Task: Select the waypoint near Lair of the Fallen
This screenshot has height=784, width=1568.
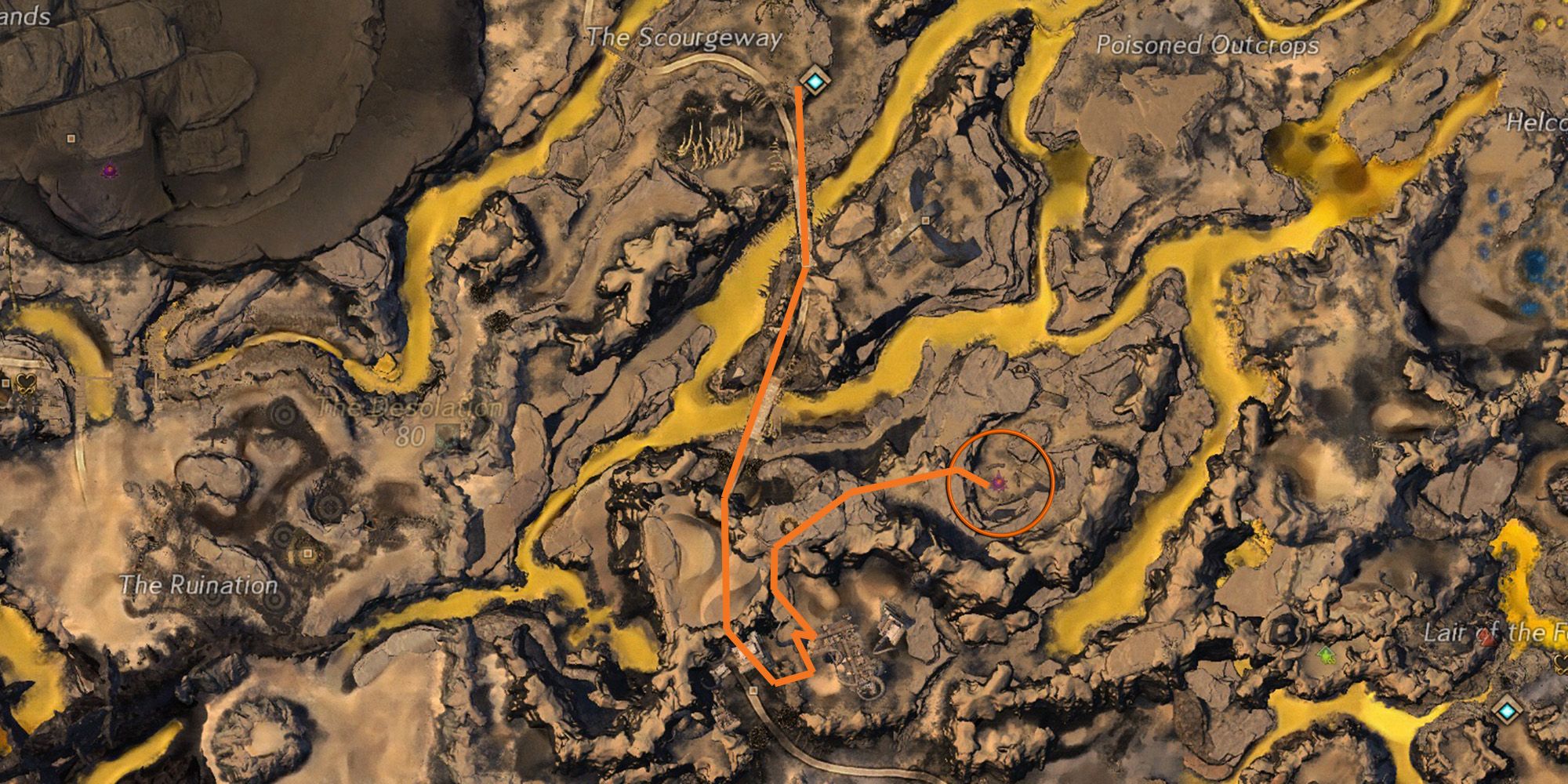Action: pyautogui.click(x=1507, y=710)
